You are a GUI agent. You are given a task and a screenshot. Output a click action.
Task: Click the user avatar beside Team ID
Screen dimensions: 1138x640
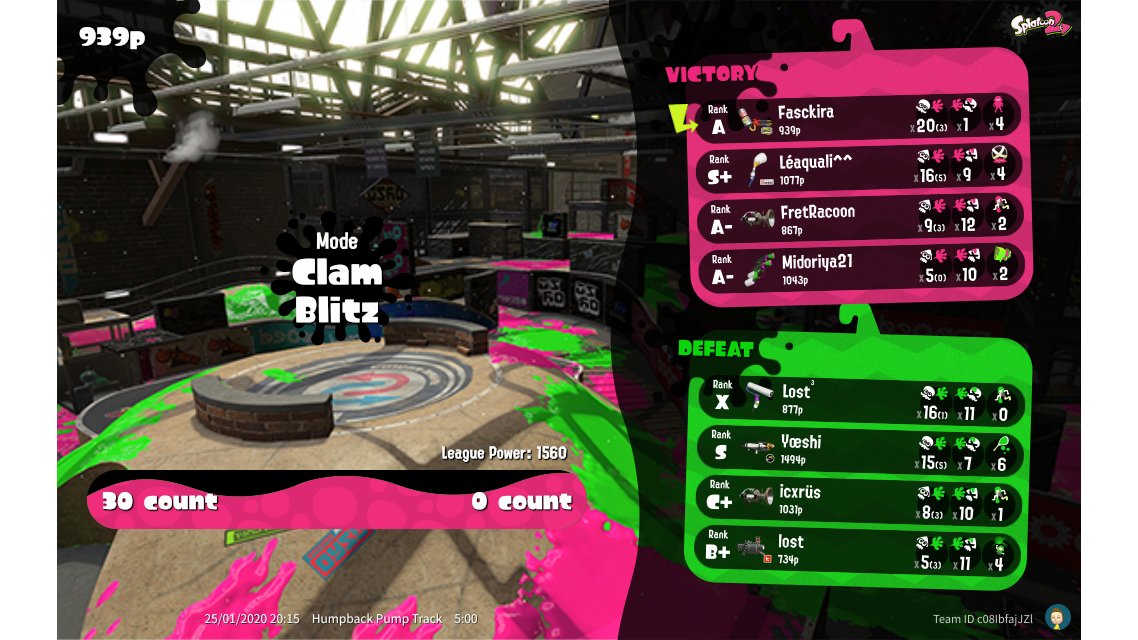[x=1058, y=616]
